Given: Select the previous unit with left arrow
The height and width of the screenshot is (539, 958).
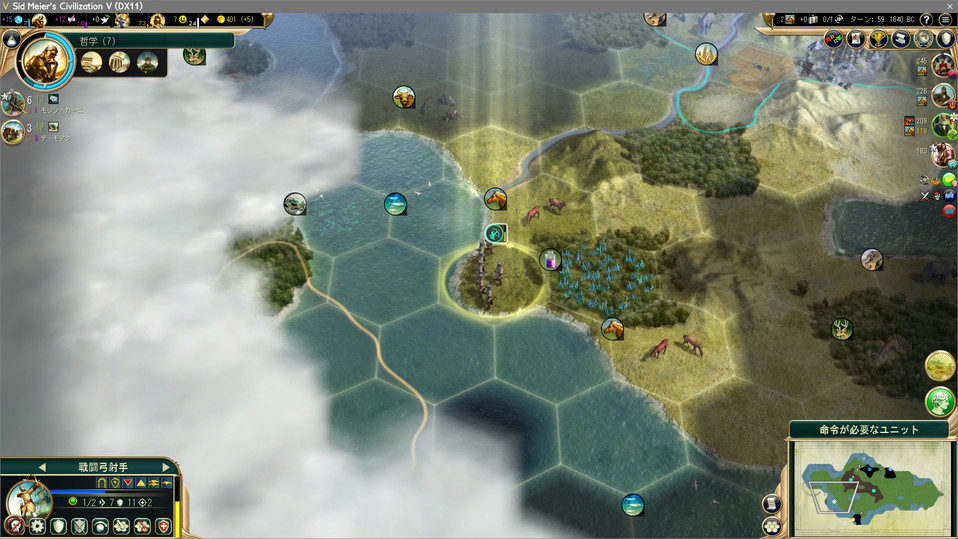Looking at the screenshot, I should click(x=42, y=466).
